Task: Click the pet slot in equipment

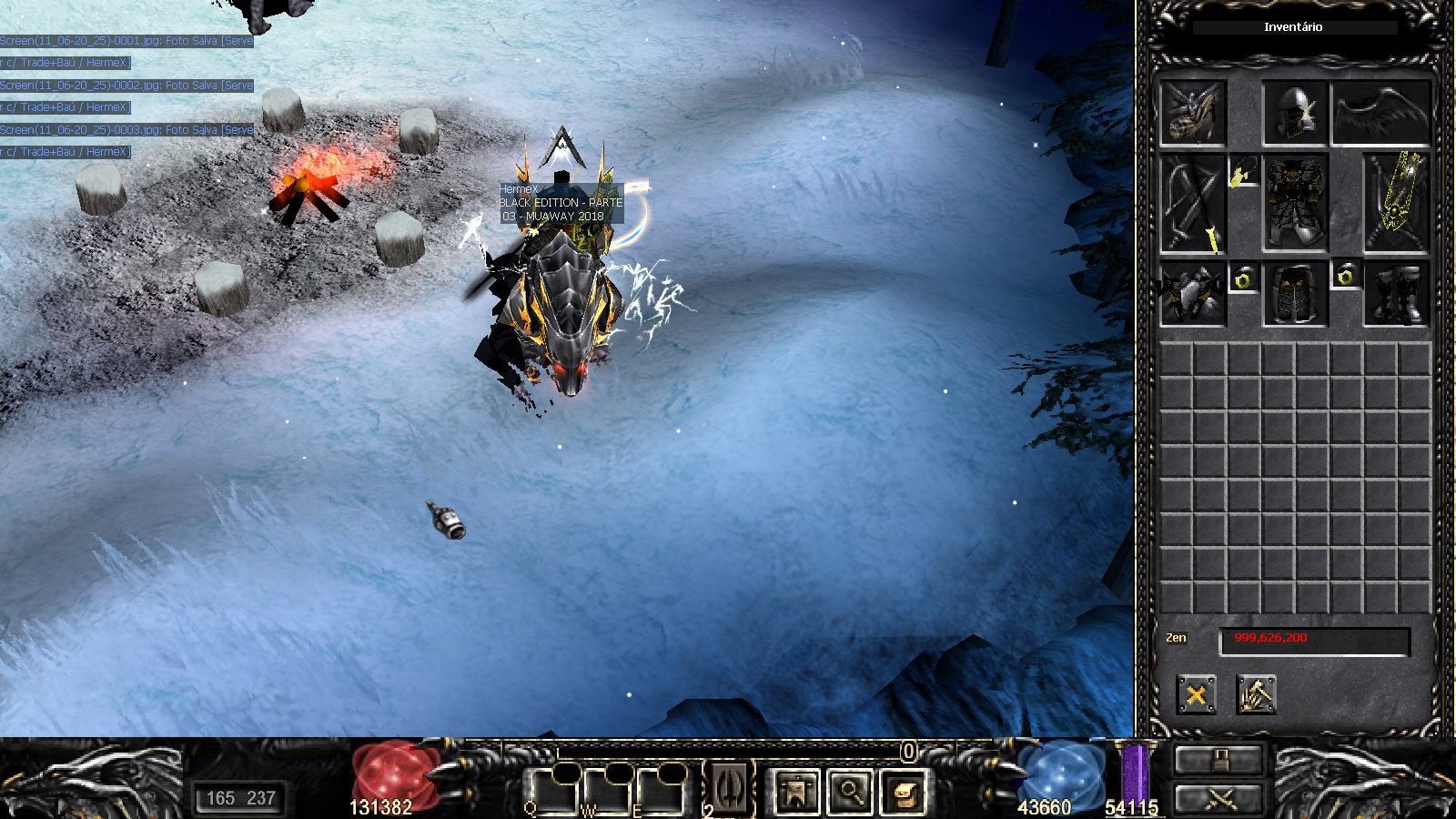Action: 1193,113
